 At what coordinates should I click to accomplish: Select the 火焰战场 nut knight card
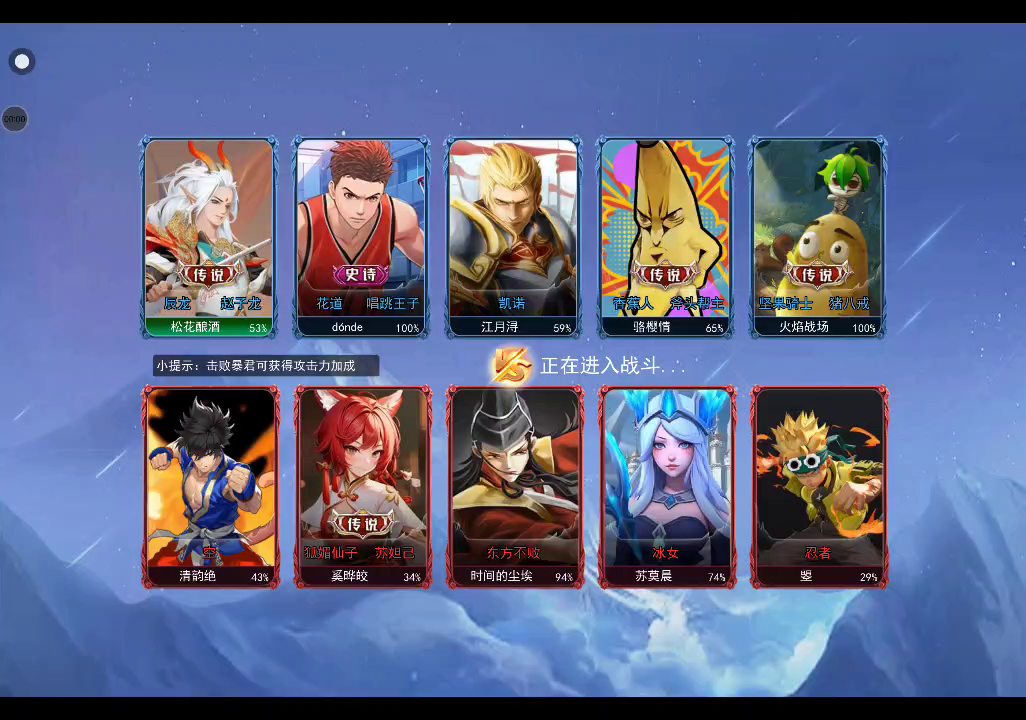click(818, 237)
